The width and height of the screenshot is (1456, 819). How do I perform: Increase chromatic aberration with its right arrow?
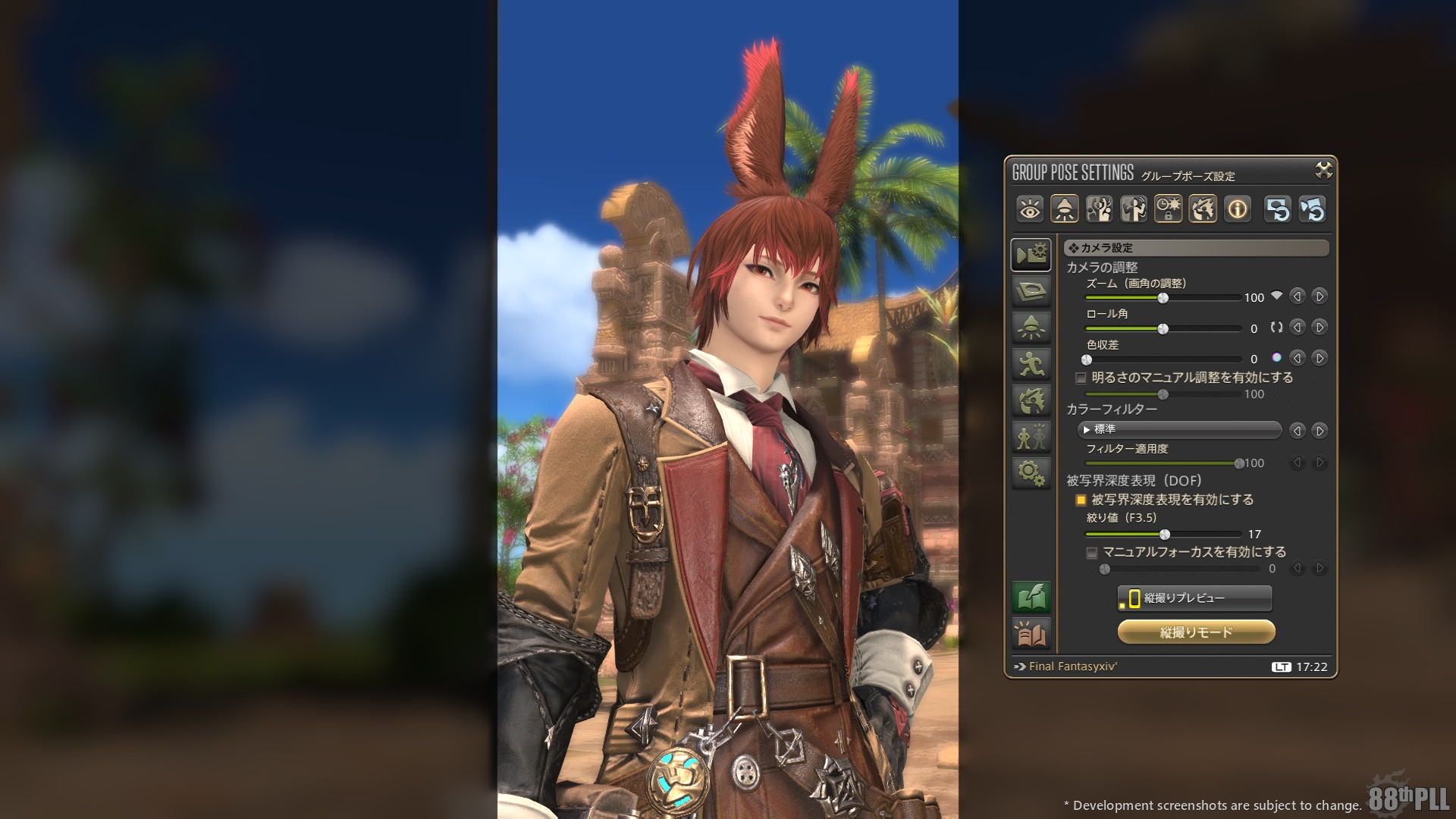[1319, 358]
